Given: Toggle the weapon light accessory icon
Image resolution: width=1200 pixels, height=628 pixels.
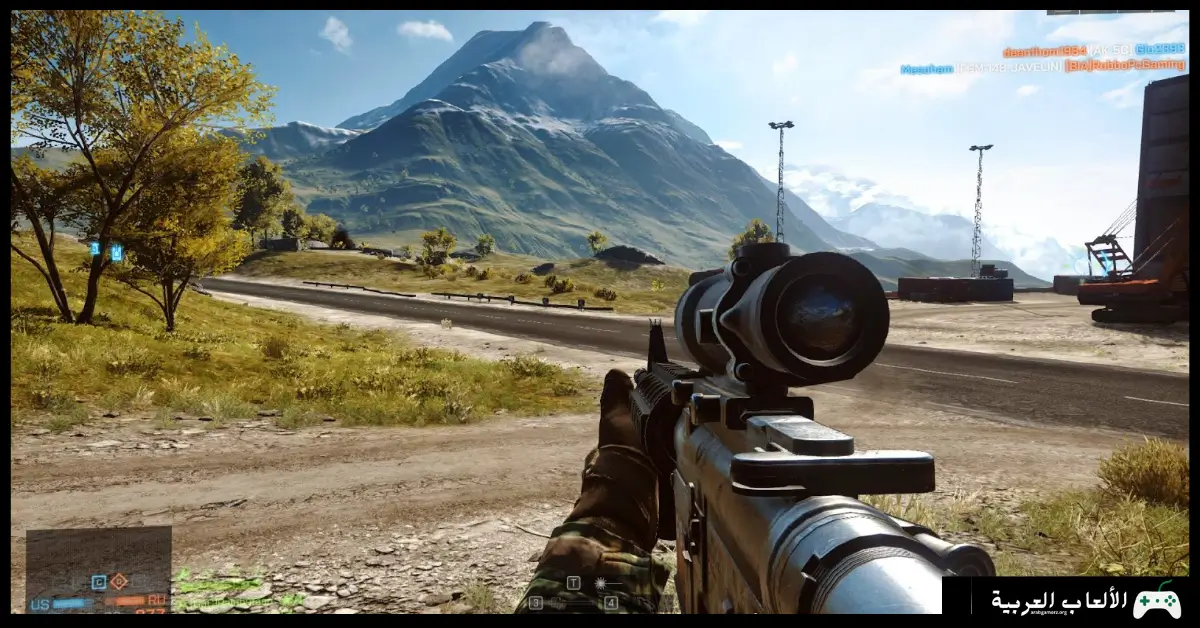Looking at the screenshot, I should pyautogui.click(x=600, y=583).
